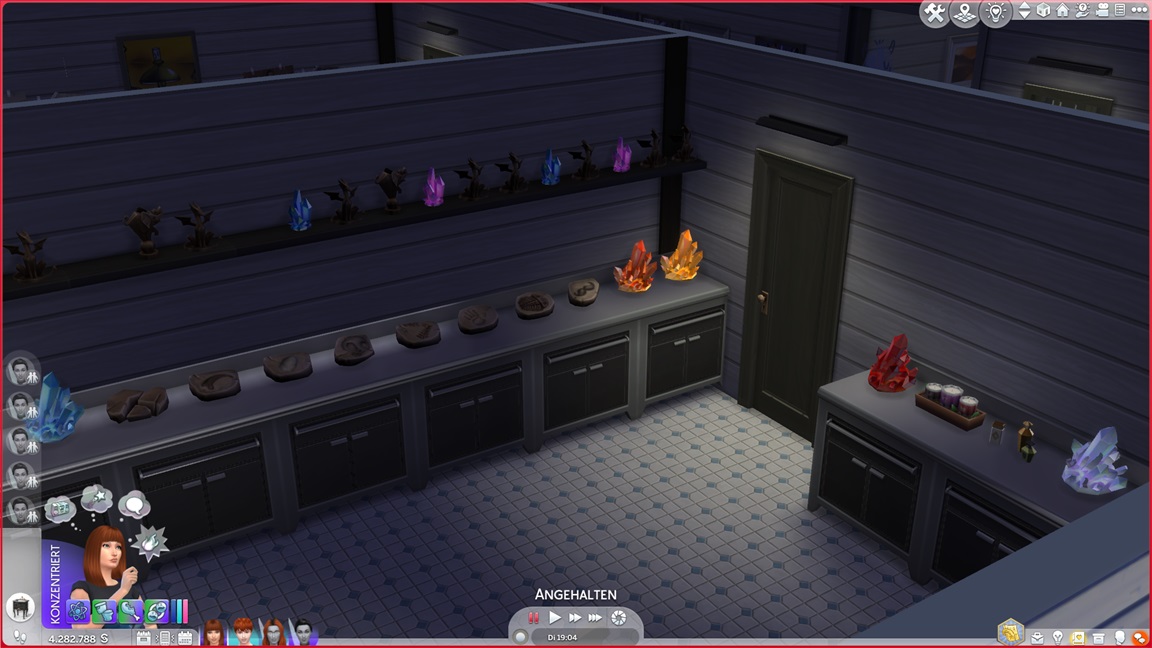The image size is (1152, 648).
Task: Open Build Mode with the hammer and wrench icon
Action: pos(935,13)
